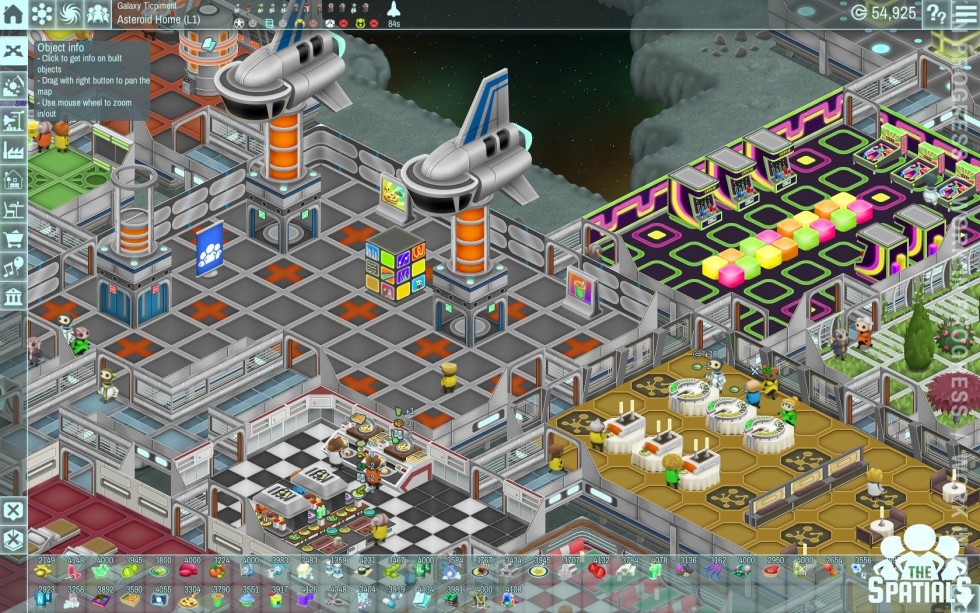This screenshot has width=980, height=613.
Task: Open the question mark help button
Action: coord(936,13)
